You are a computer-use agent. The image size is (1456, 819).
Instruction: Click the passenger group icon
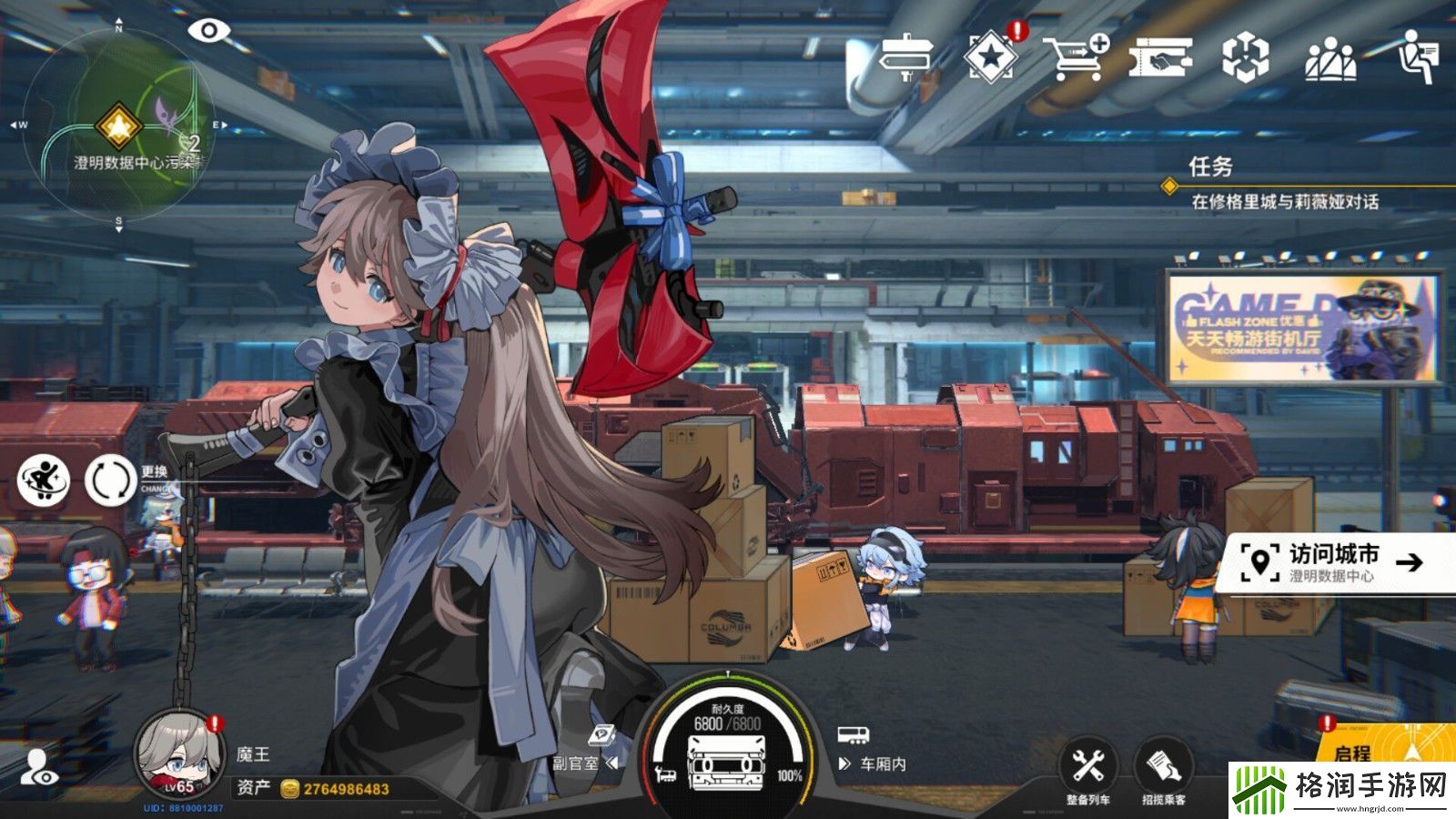[1331, 56]
